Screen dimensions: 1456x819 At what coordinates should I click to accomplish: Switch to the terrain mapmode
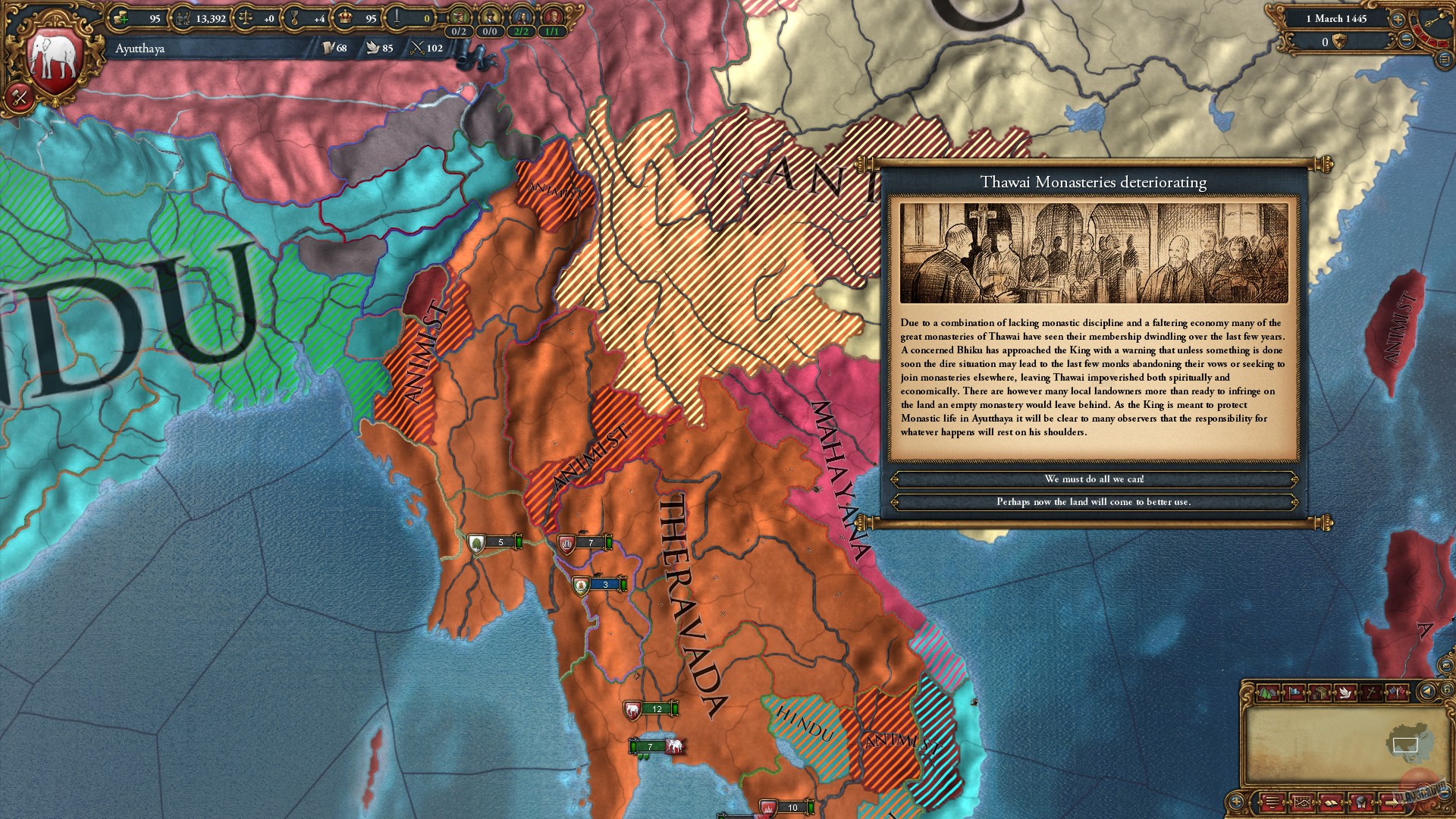coord(1268,693)
